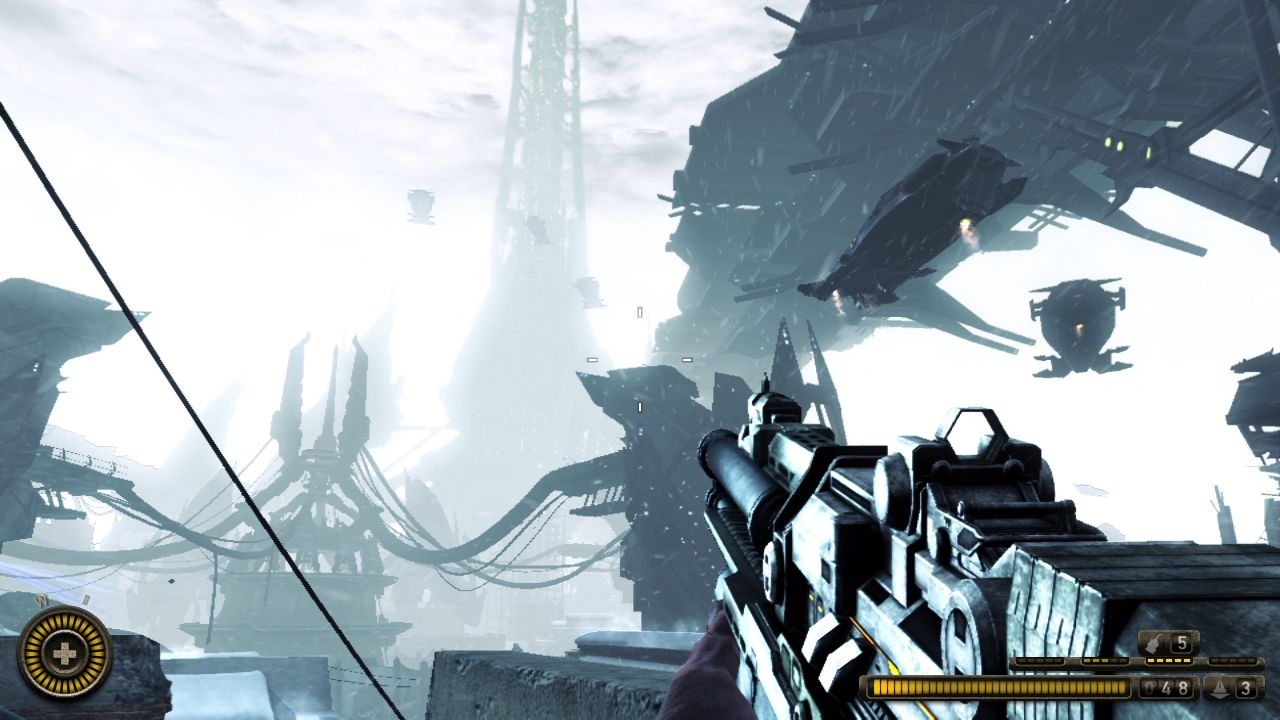This screenshot has height=720, width=1280.
Task: Click the circular health cross dial
Action: click(65, 655)
